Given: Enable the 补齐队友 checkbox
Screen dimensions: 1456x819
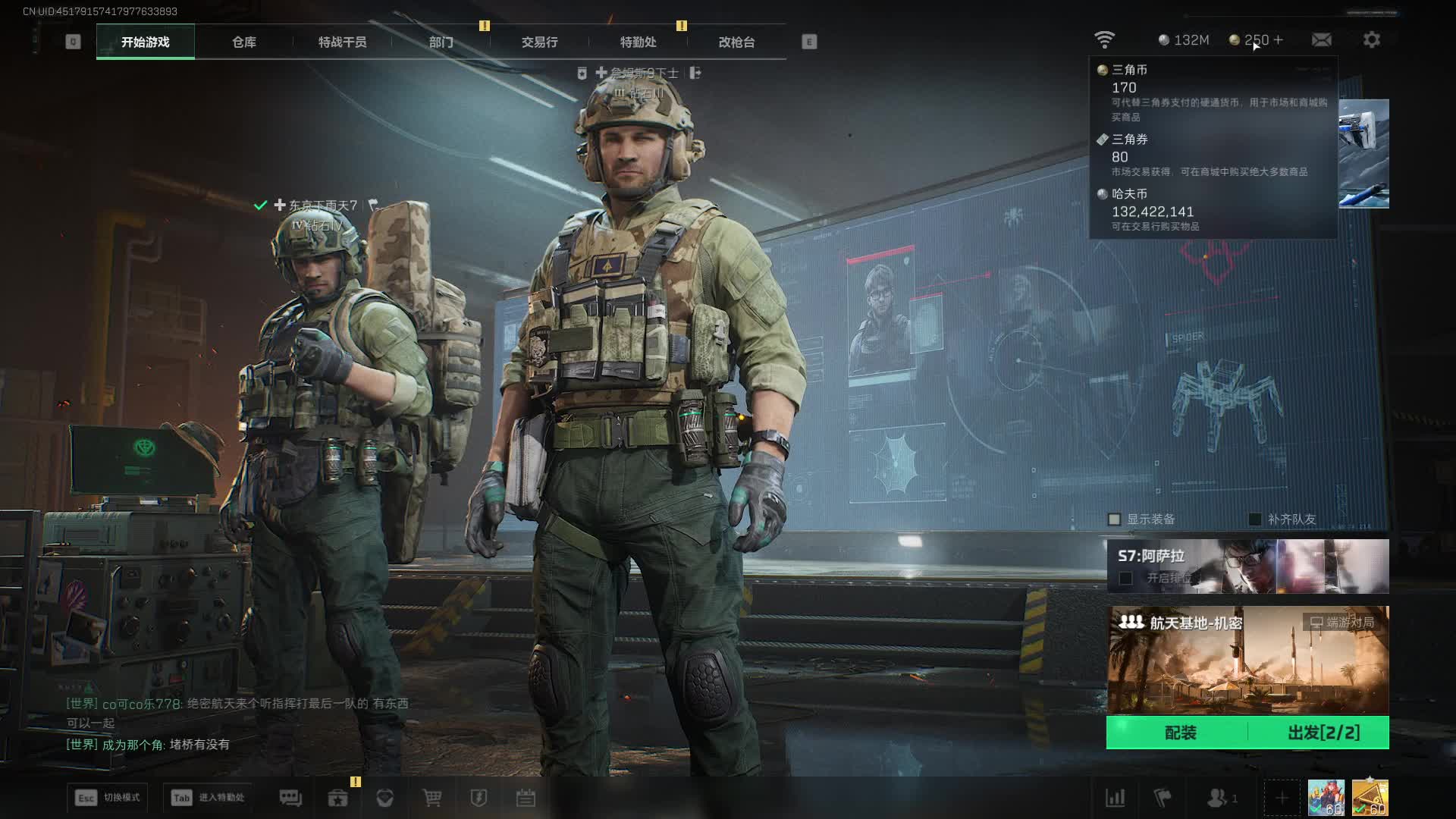Looking at the screenshot, I should [x=1255, y=519].
